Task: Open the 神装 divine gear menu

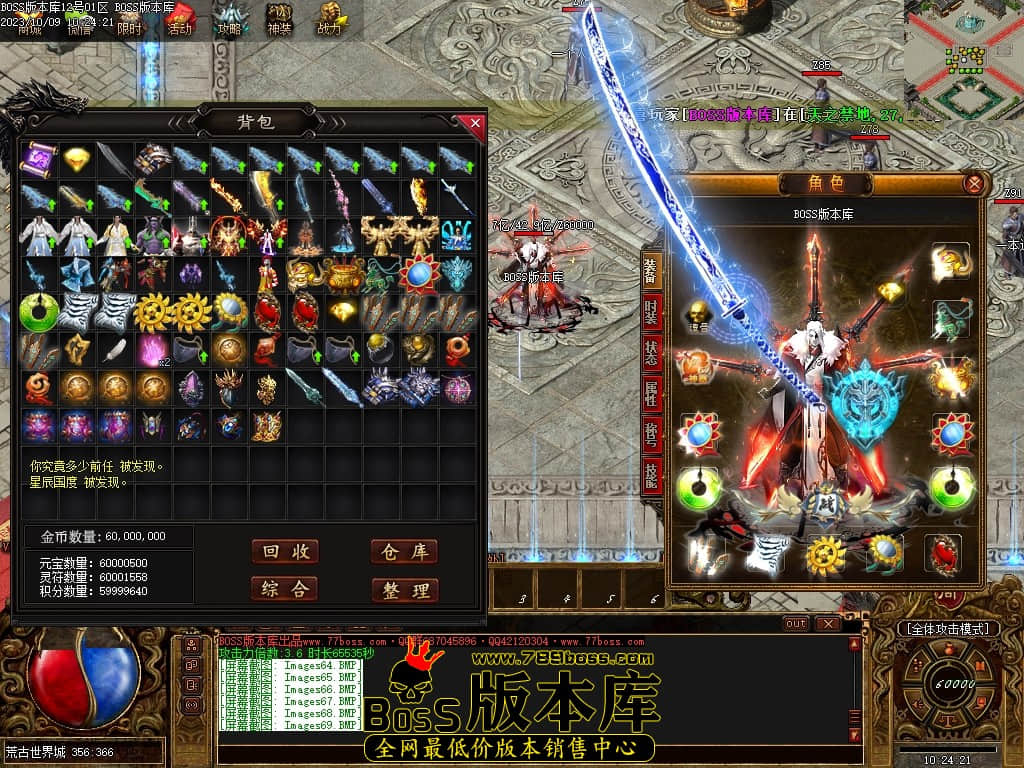Action: point(280,19)
